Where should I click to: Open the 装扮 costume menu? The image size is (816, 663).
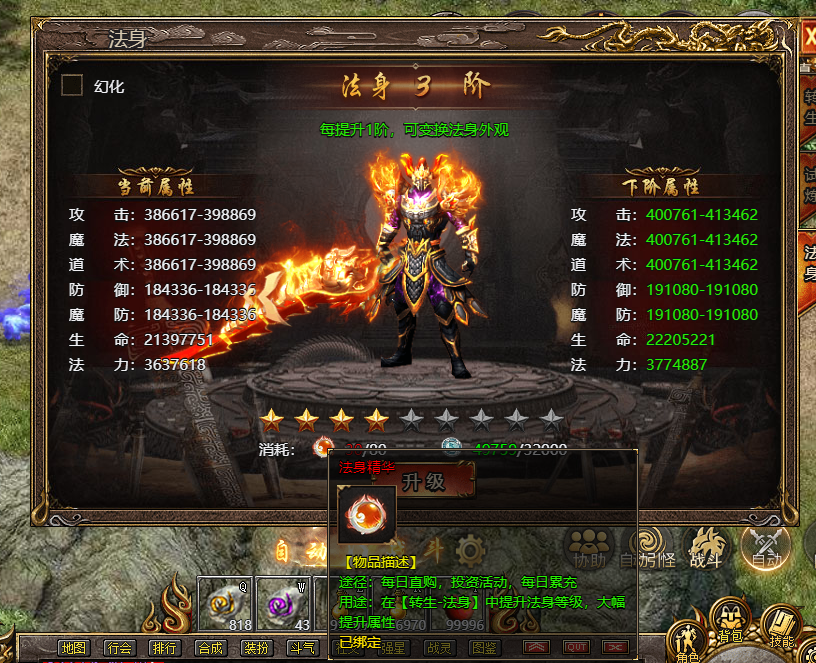click(x=254, y=647)
